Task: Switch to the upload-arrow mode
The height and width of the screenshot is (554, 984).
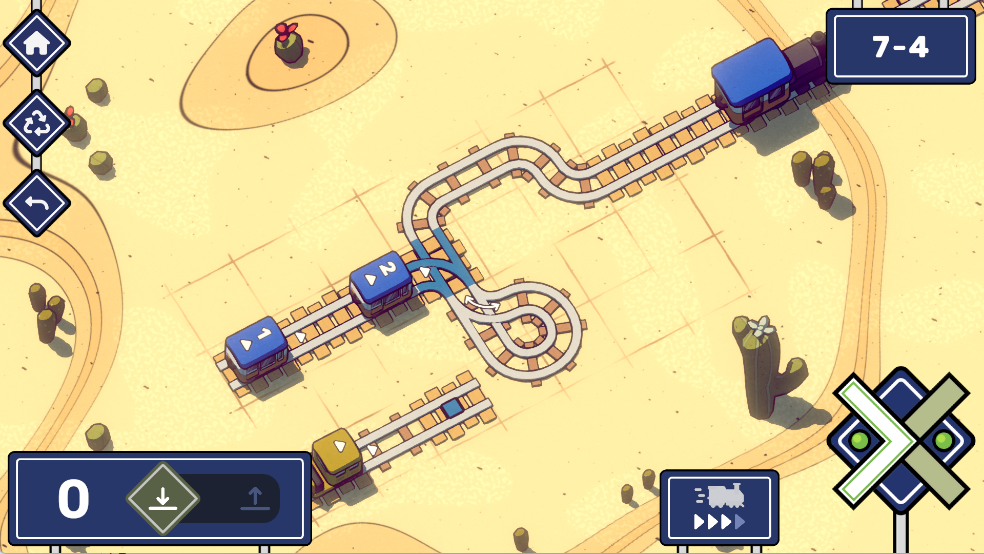Action: (x=255, y=498)
